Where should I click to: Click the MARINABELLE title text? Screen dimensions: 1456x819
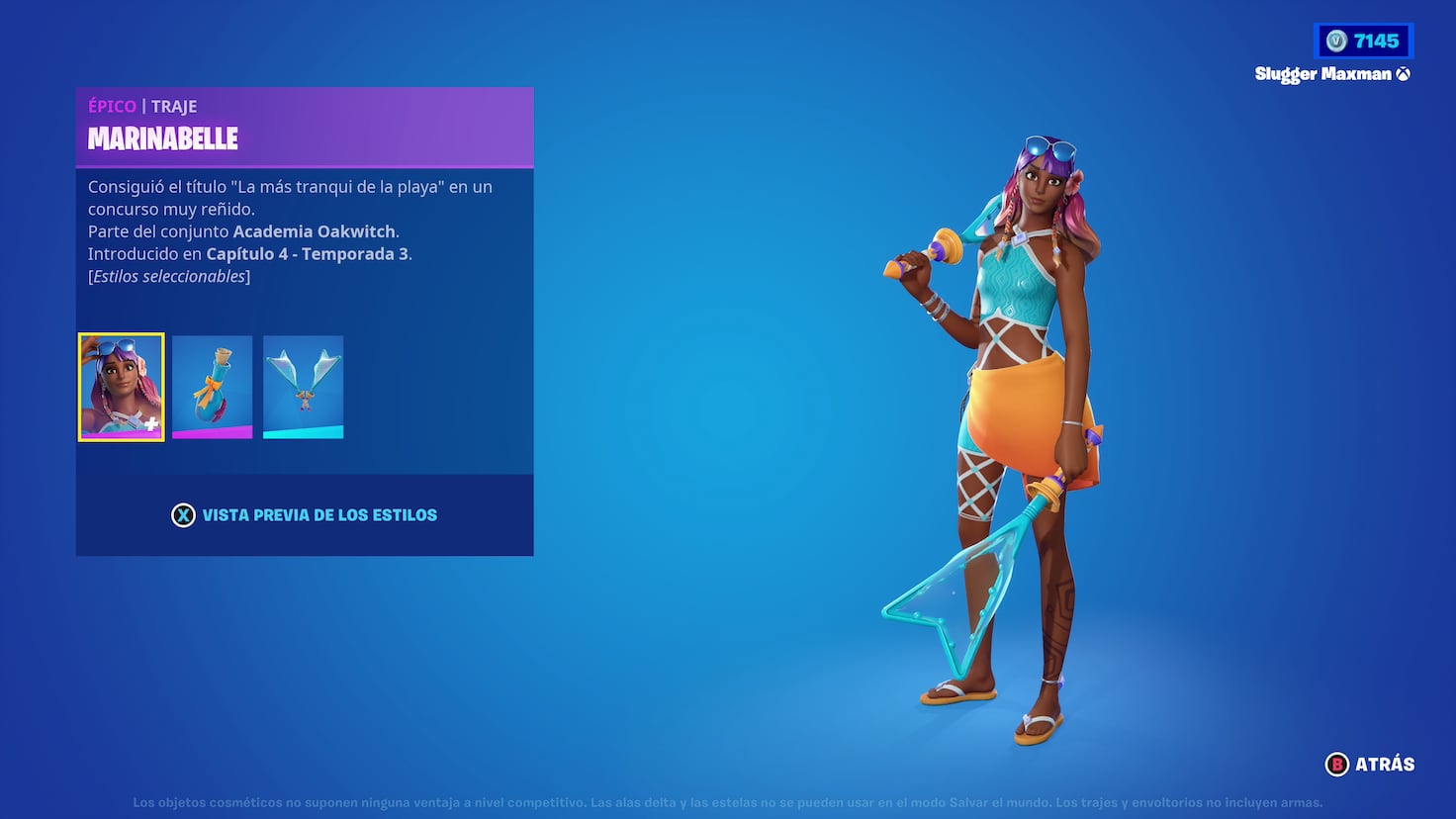click(x=163, y=139)
